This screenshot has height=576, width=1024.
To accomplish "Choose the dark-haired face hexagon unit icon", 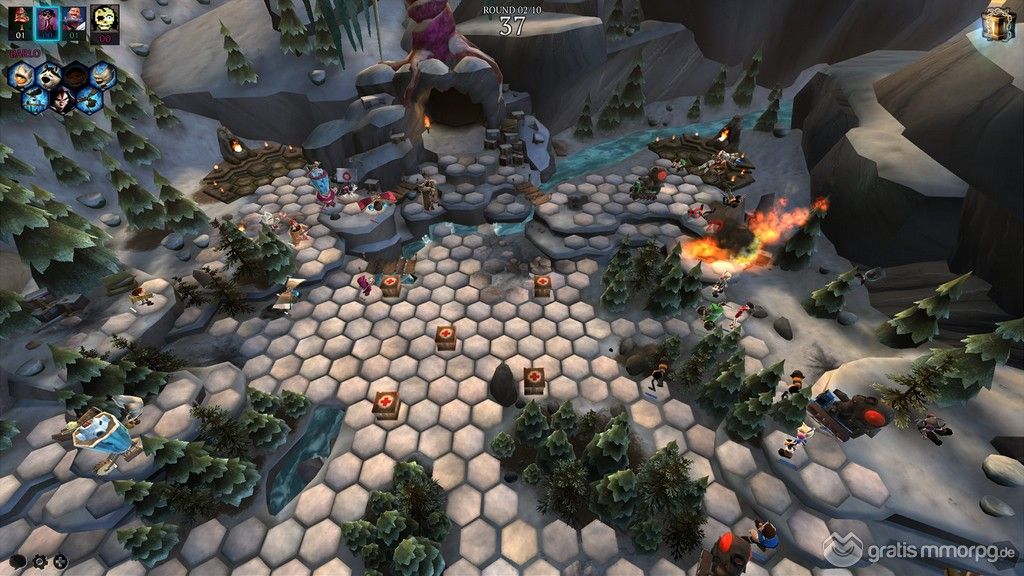I will pos(63,98).
